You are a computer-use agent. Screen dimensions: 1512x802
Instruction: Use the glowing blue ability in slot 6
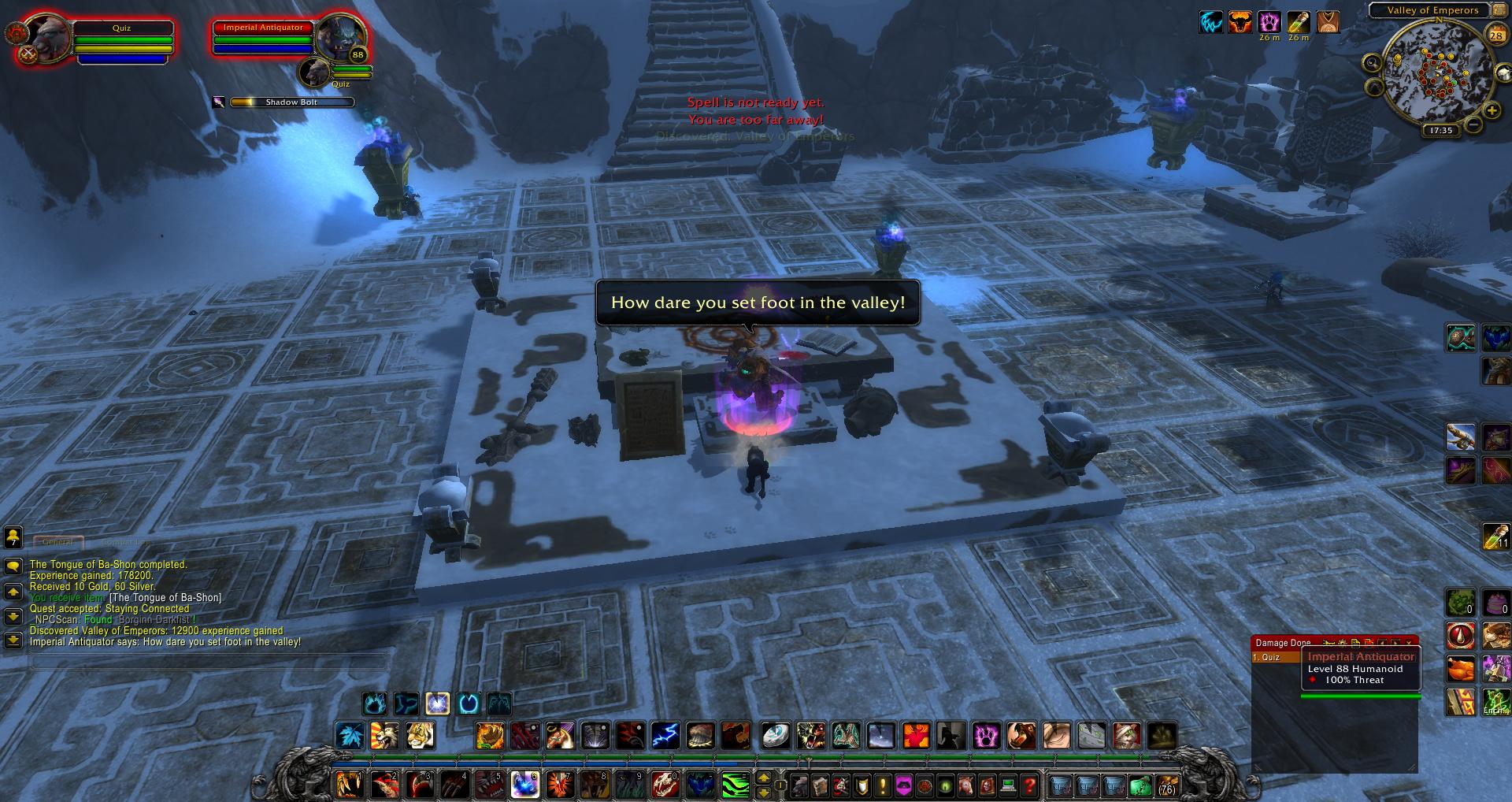pyautogui.click(x=524, y=785)
